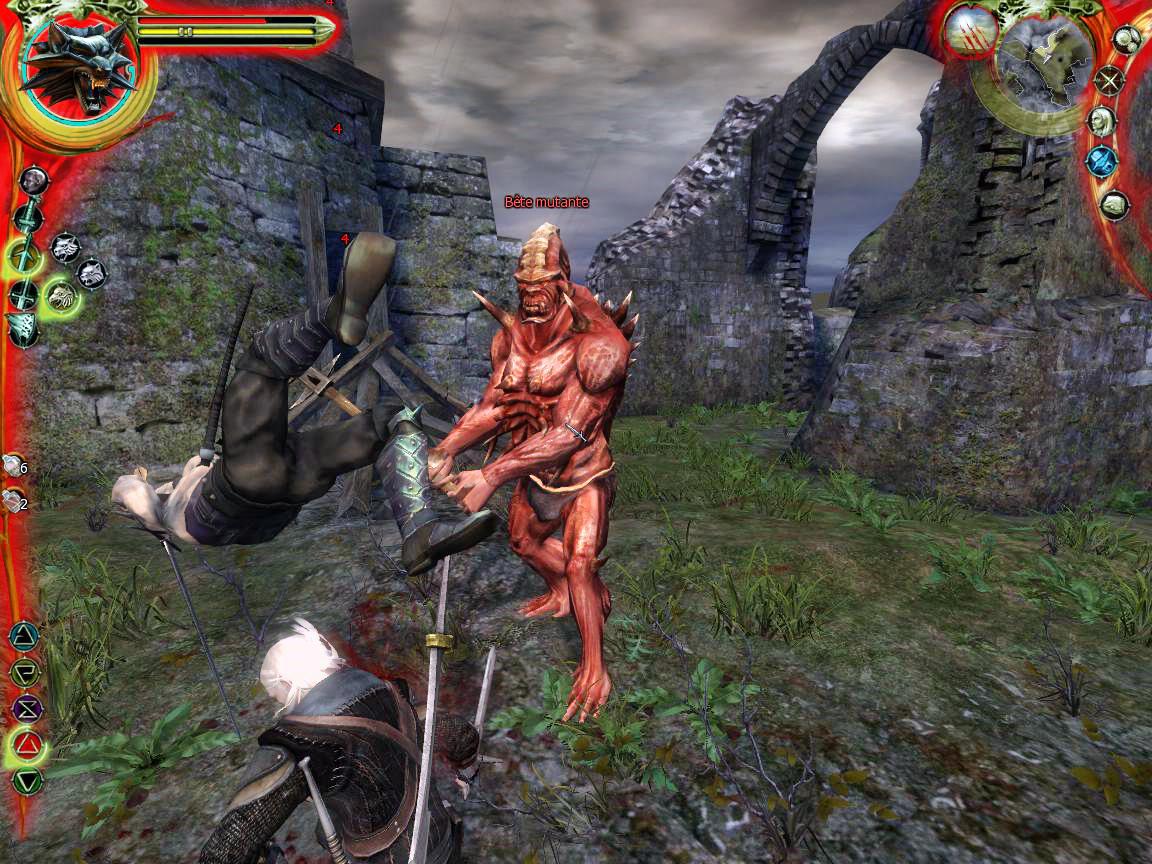Open the coin pouch inventory icon
The width and height of the screenshot is (1152, 864).
1126,40
